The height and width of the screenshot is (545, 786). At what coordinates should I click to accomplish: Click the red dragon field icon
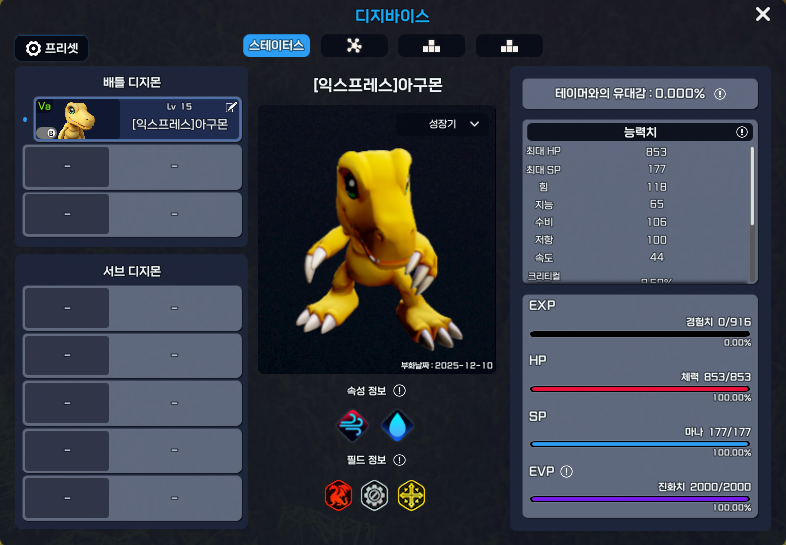coord(338,494)
